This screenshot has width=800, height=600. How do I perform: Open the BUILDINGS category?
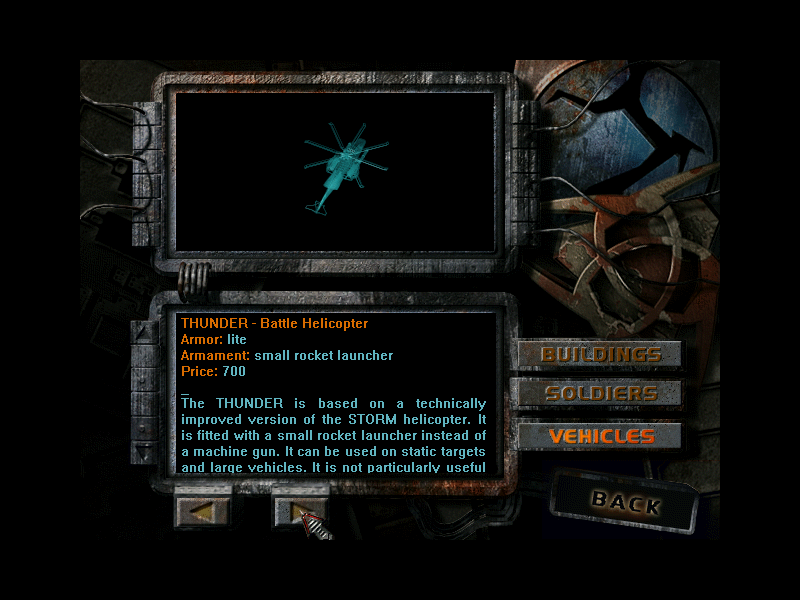pyautogui.click(x=600, y=354)
